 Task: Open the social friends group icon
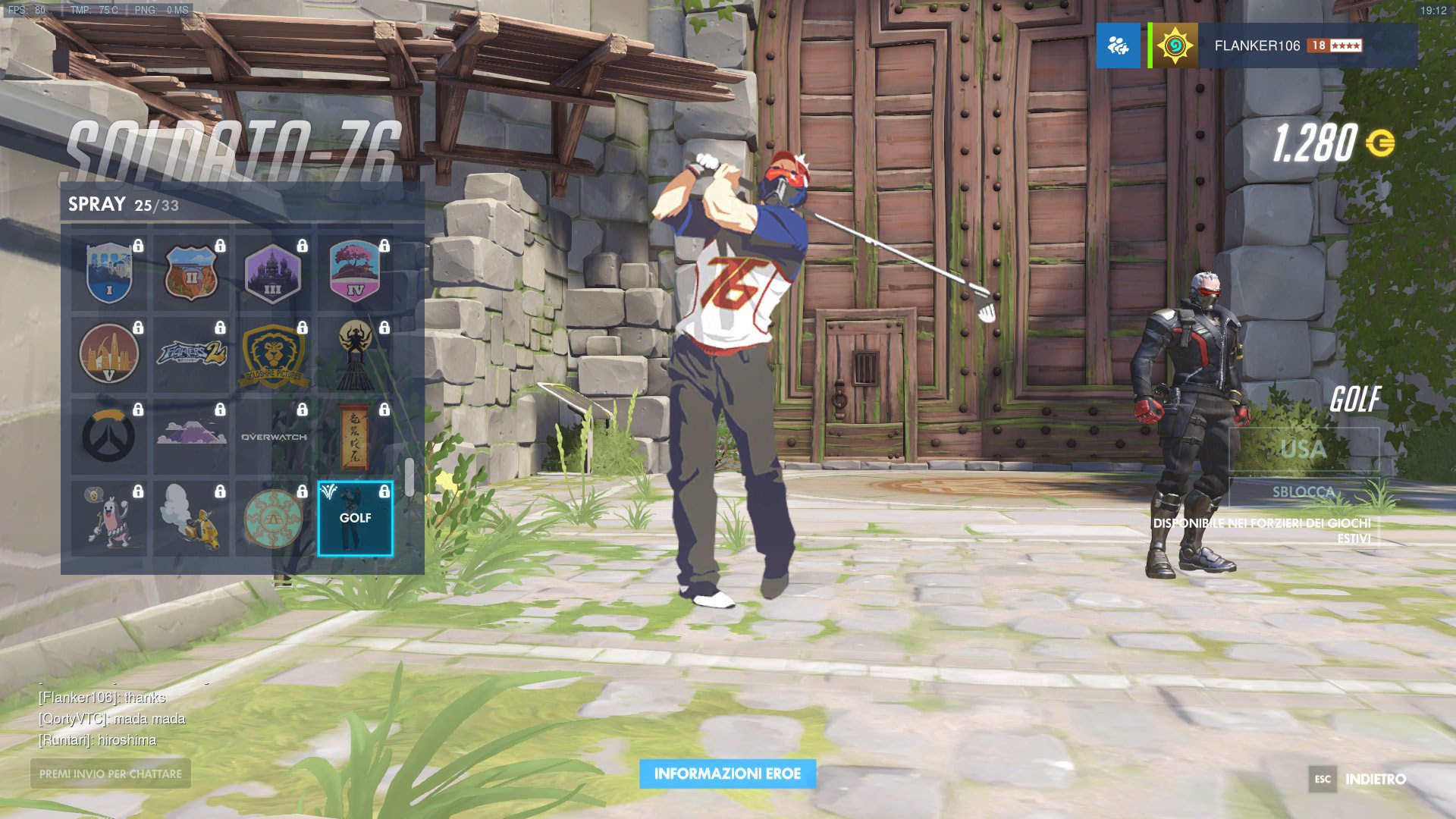tap(1118, 45)
